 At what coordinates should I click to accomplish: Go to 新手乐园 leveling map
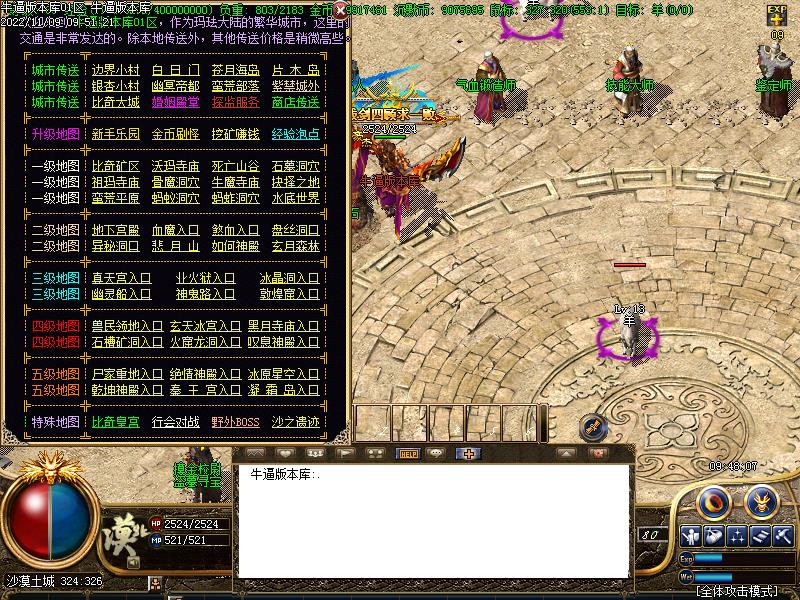coord(115,134)
